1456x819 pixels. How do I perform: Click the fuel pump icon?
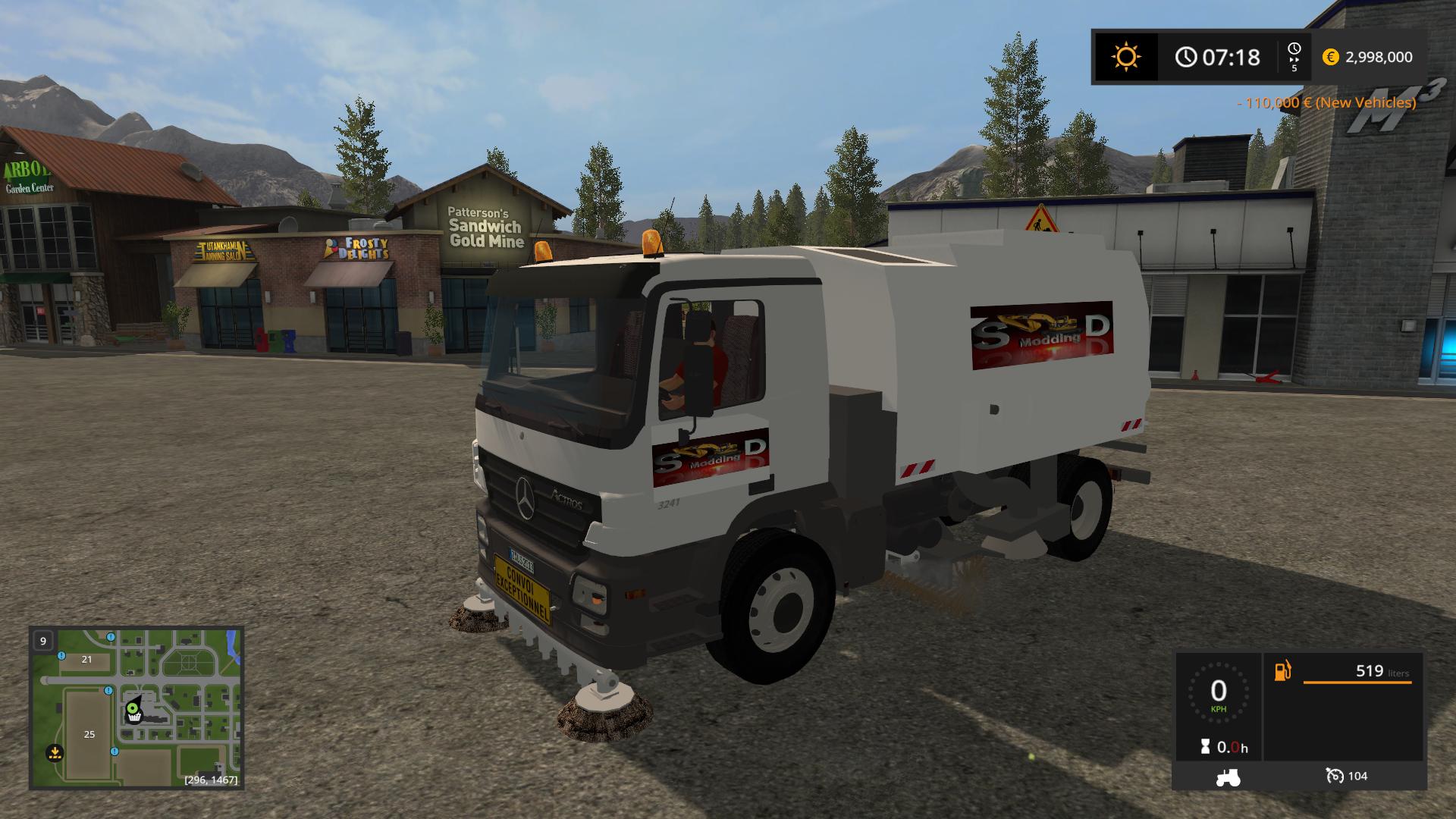tap(1283, 670)
